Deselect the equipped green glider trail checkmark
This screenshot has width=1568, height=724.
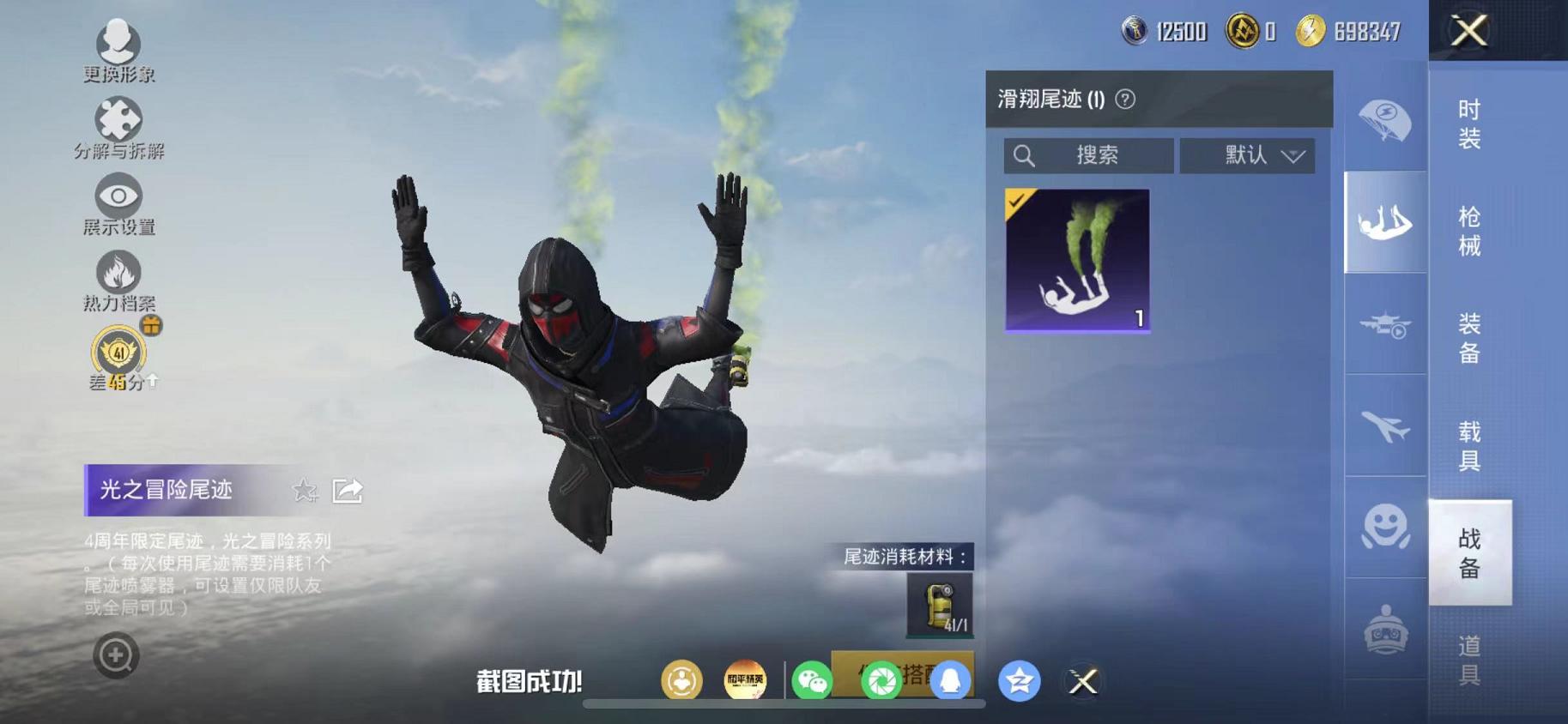(x=1017, y=202)
